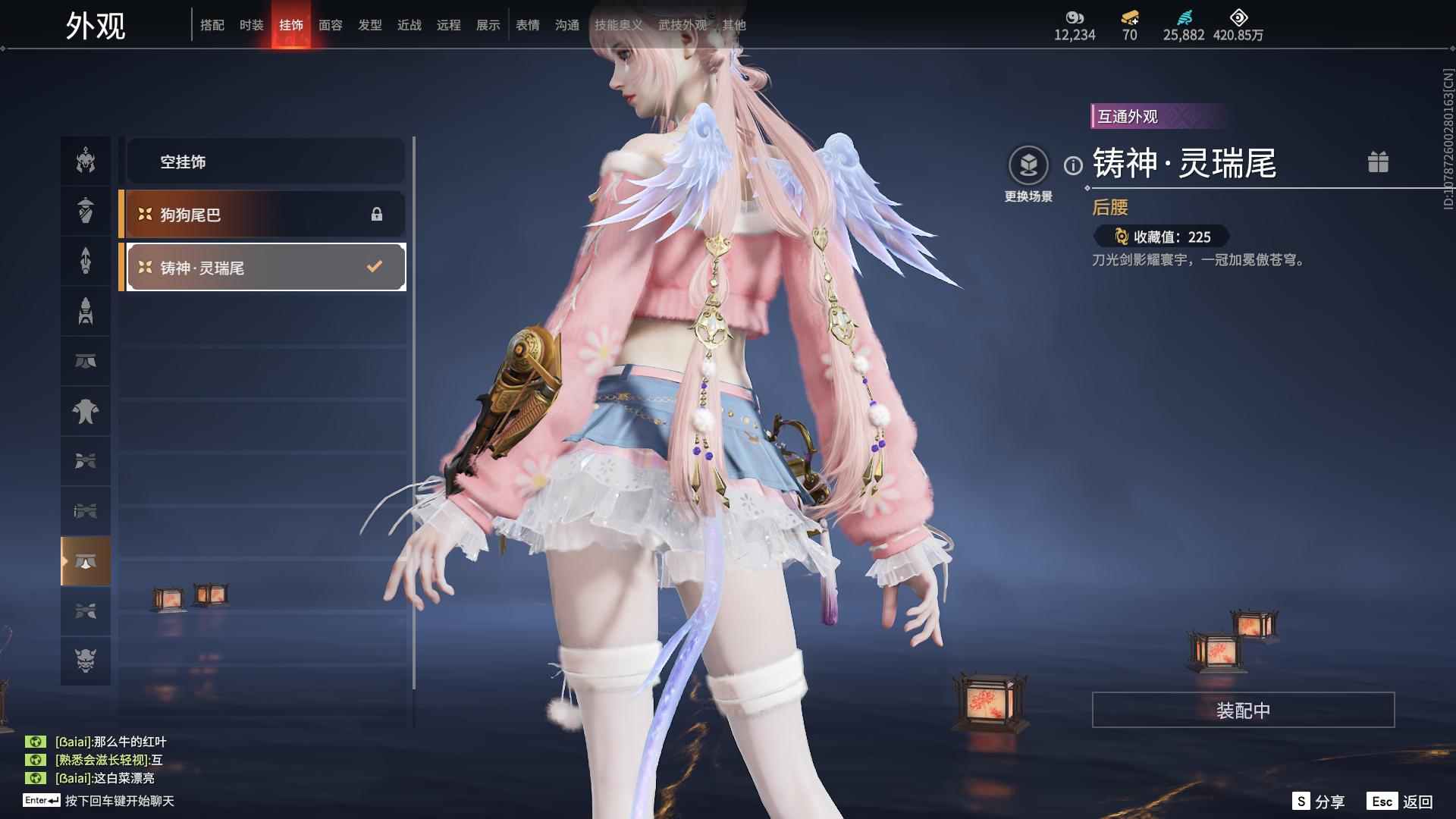Switch to the 沟通 tab
This screenshot has width=1456, height=819.
tap(567, 25)
